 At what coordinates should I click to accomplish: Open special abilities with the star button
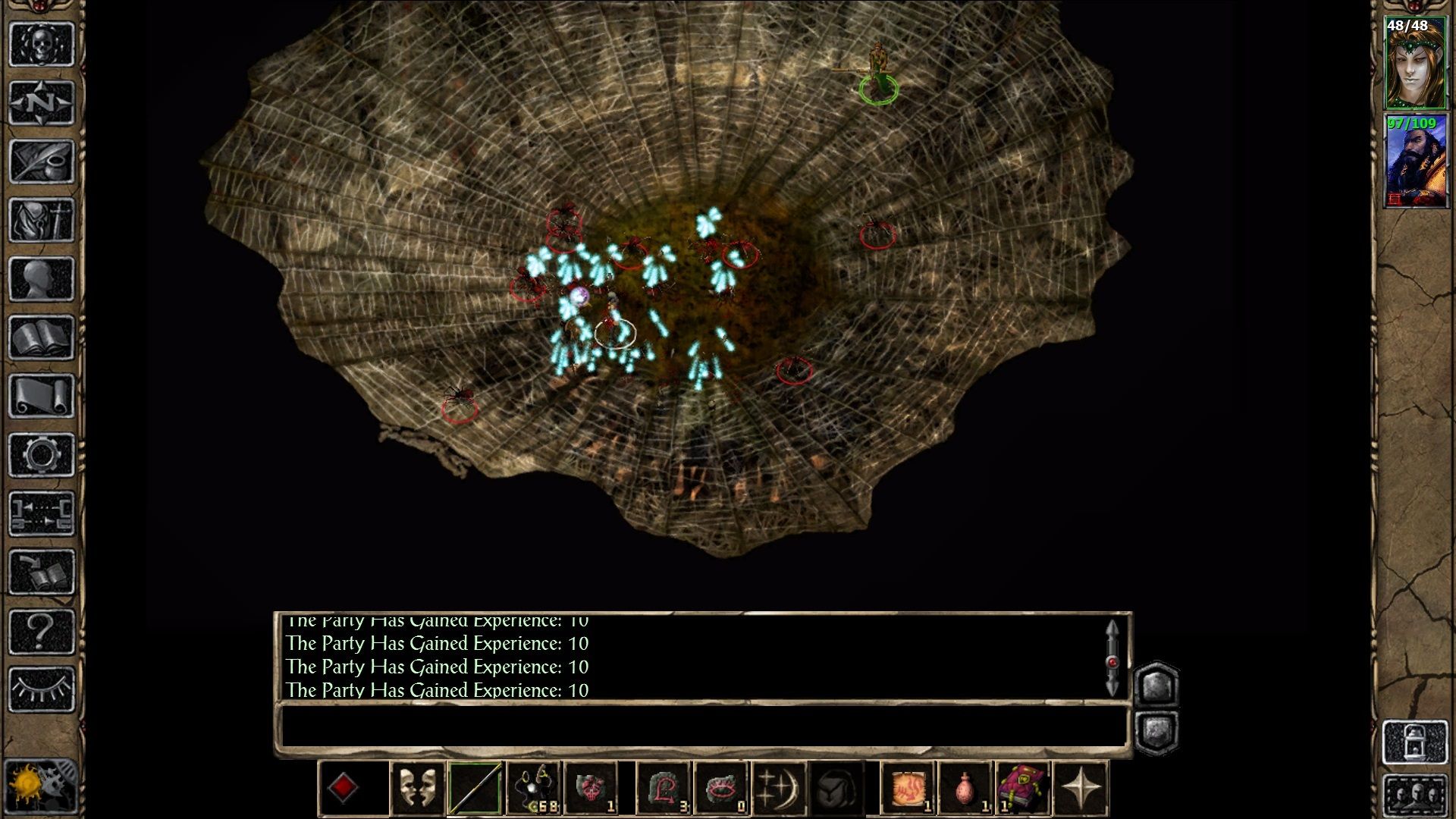pos(1081,789)
